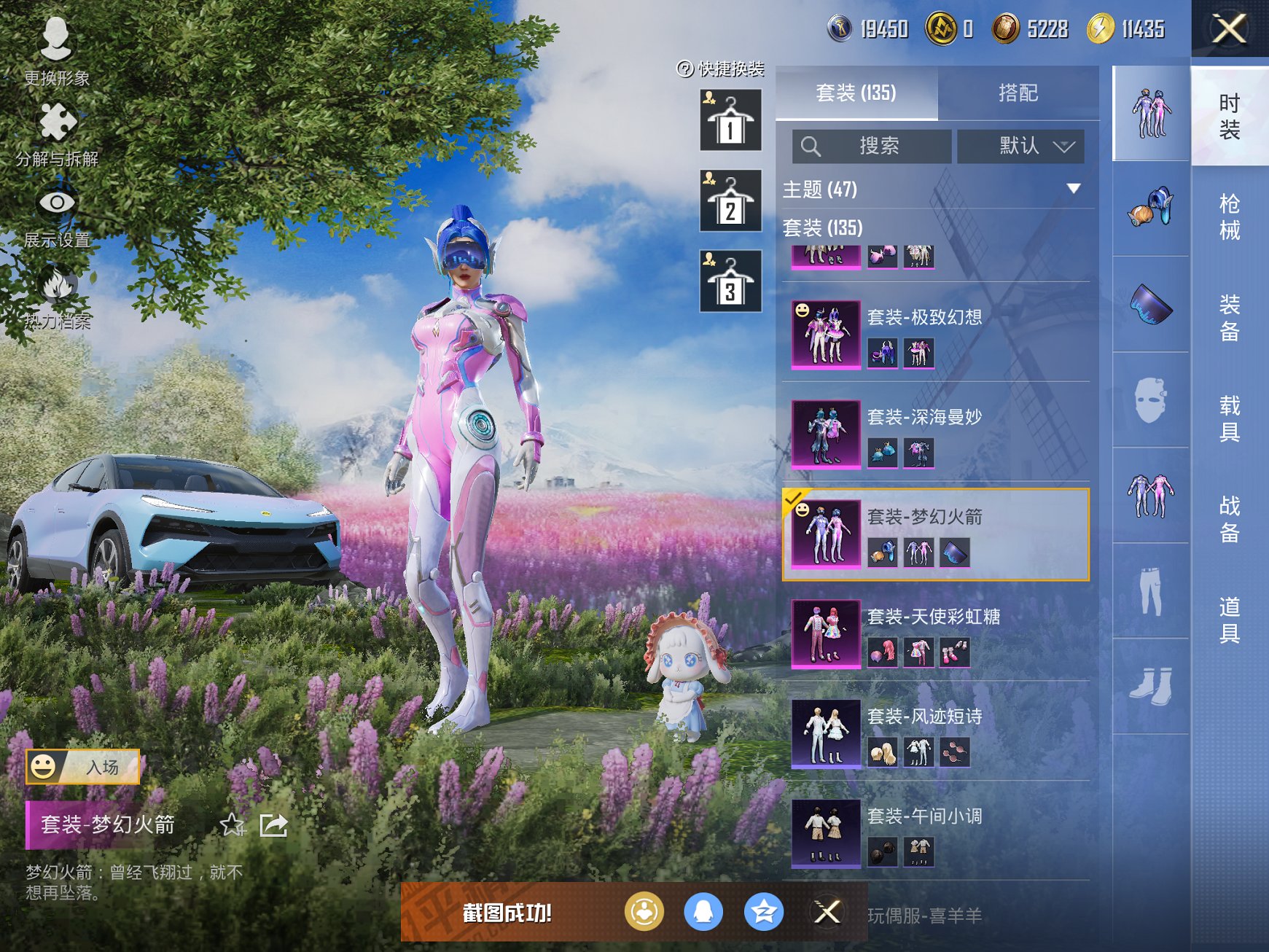Select the 套装-天使彩虹糖 outfit
Screen dimensions: 1269x952
point(936,634)
